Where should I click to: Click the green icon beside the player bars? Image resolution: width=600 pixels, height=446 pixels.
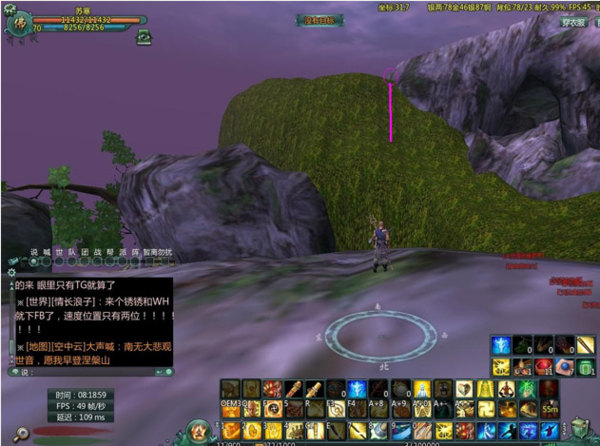144,37
